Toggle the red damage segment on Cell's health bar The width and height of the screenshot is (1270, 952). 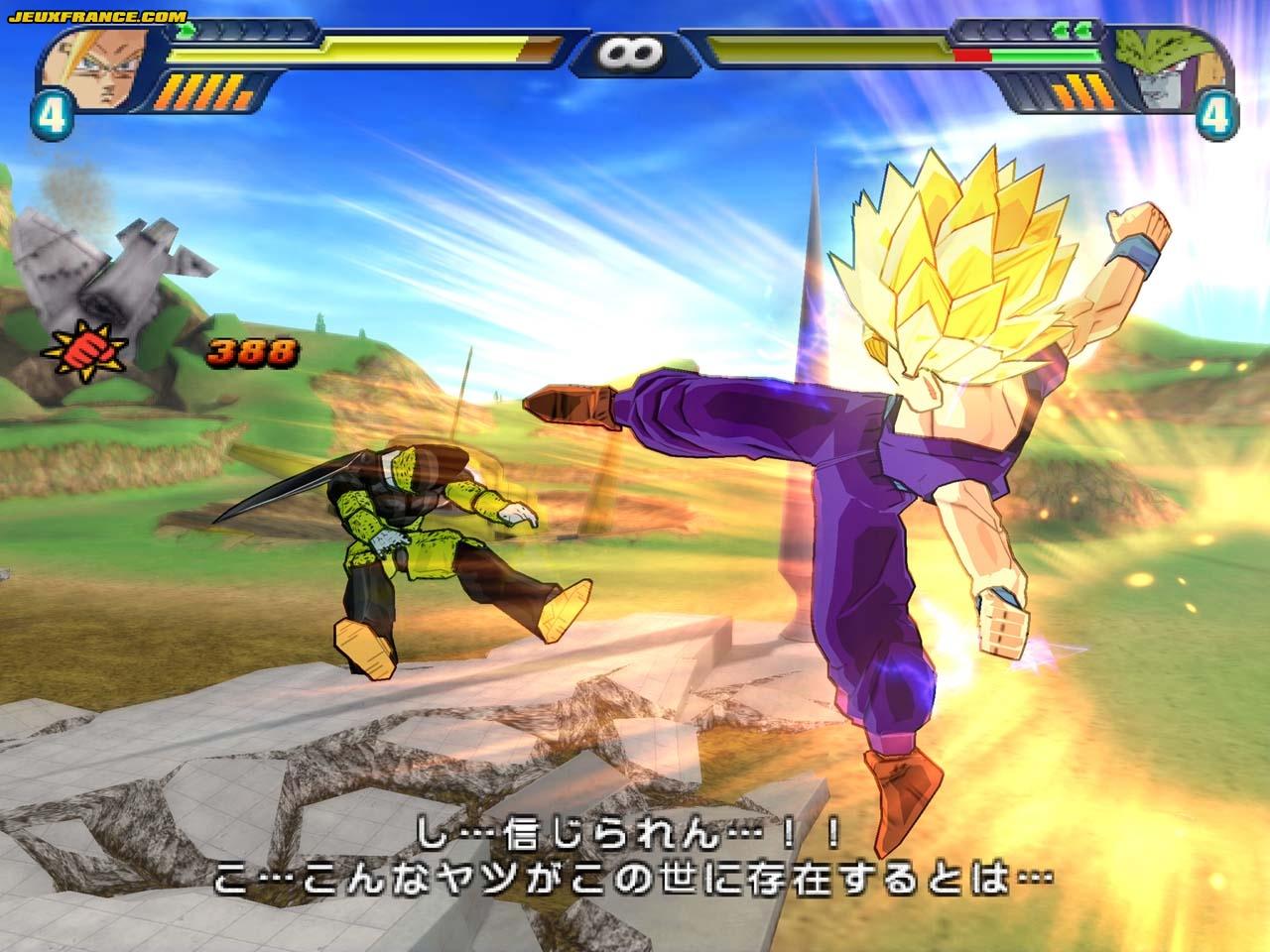[974, 57]
